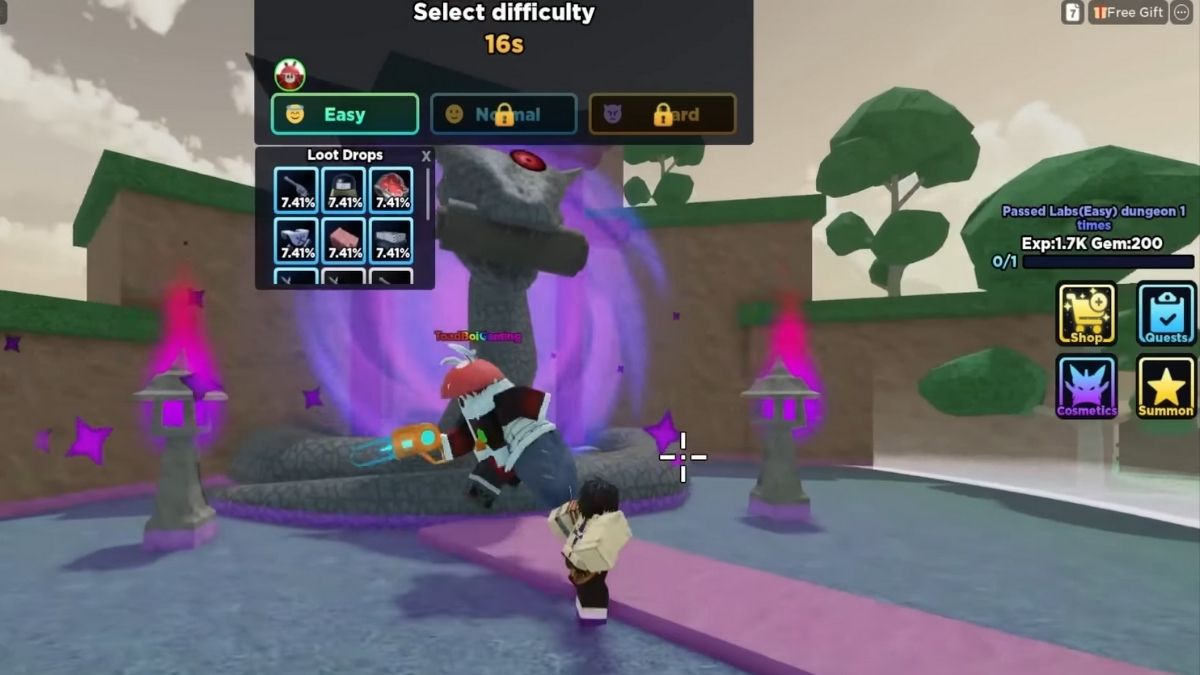Select the green backpack loot drop
Viewport: 1200px width, 675px height.
click(344, 190)
